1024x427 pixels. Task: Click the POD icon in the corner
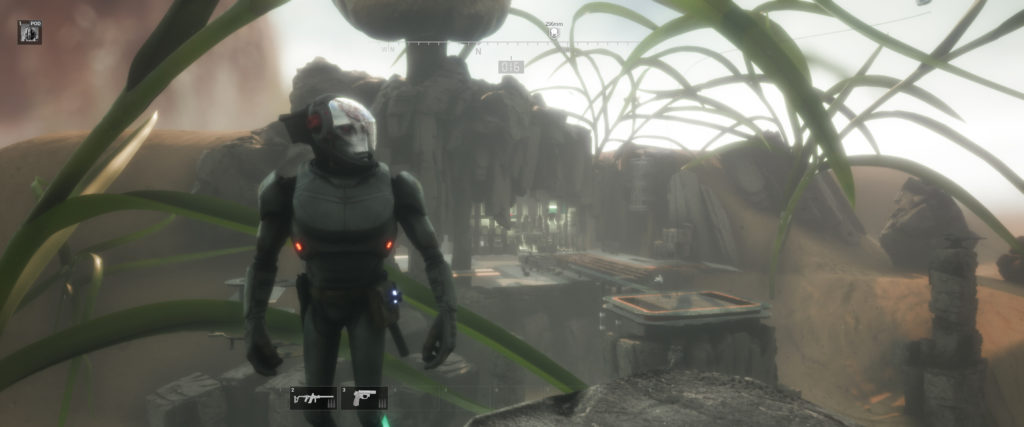(29, 31)
